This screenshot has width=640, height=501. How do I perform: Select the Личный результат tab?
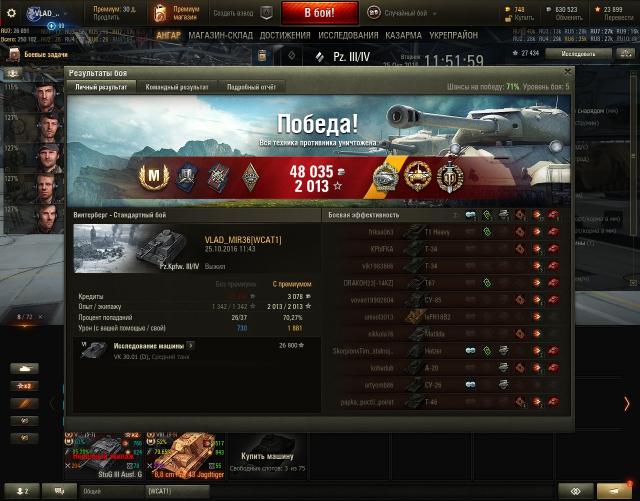click(100, 87)
